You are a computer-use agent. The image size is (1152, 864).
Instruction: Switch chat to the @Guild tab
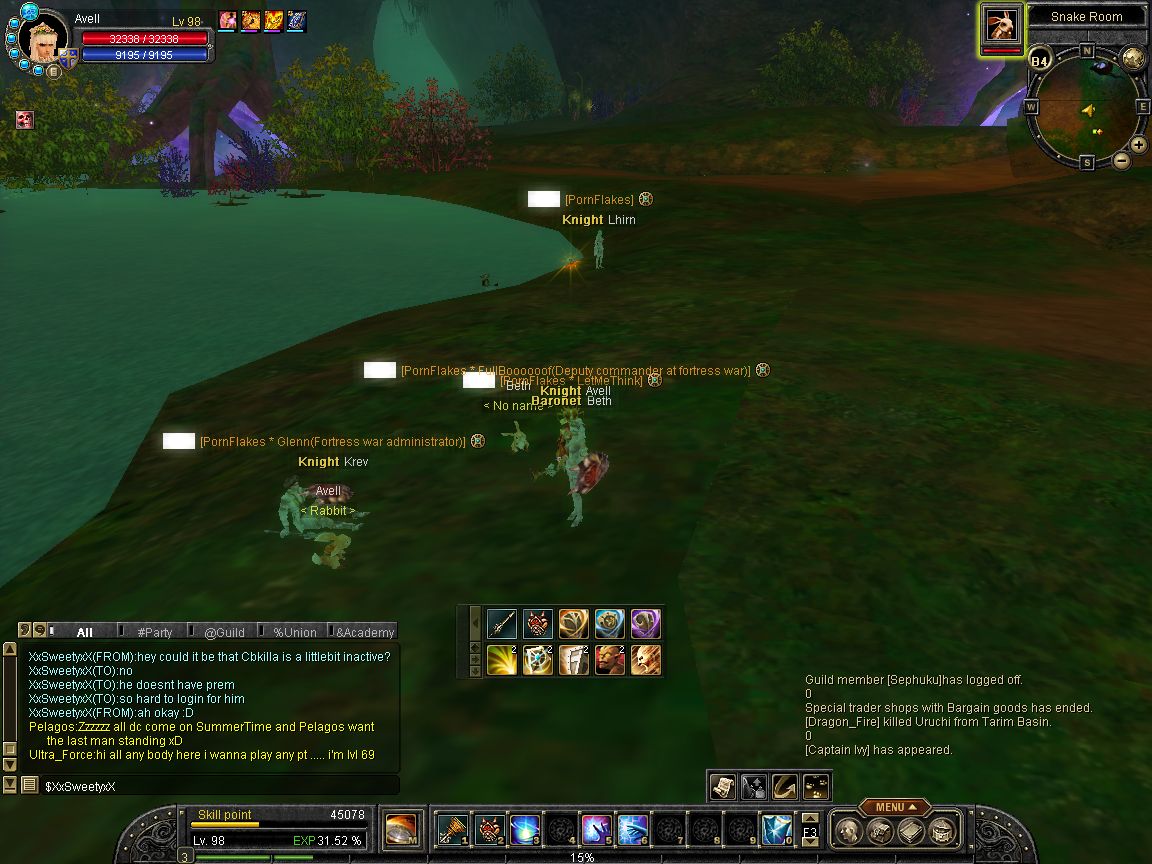(224, 632)
